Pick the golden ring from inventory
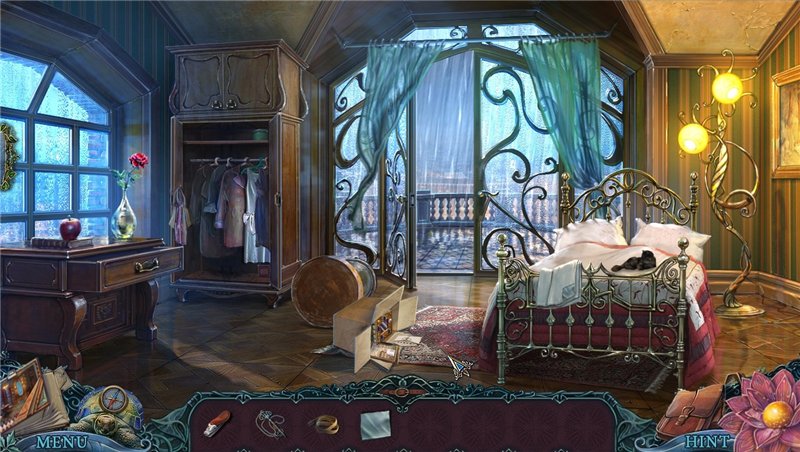 tap(326, 424)
